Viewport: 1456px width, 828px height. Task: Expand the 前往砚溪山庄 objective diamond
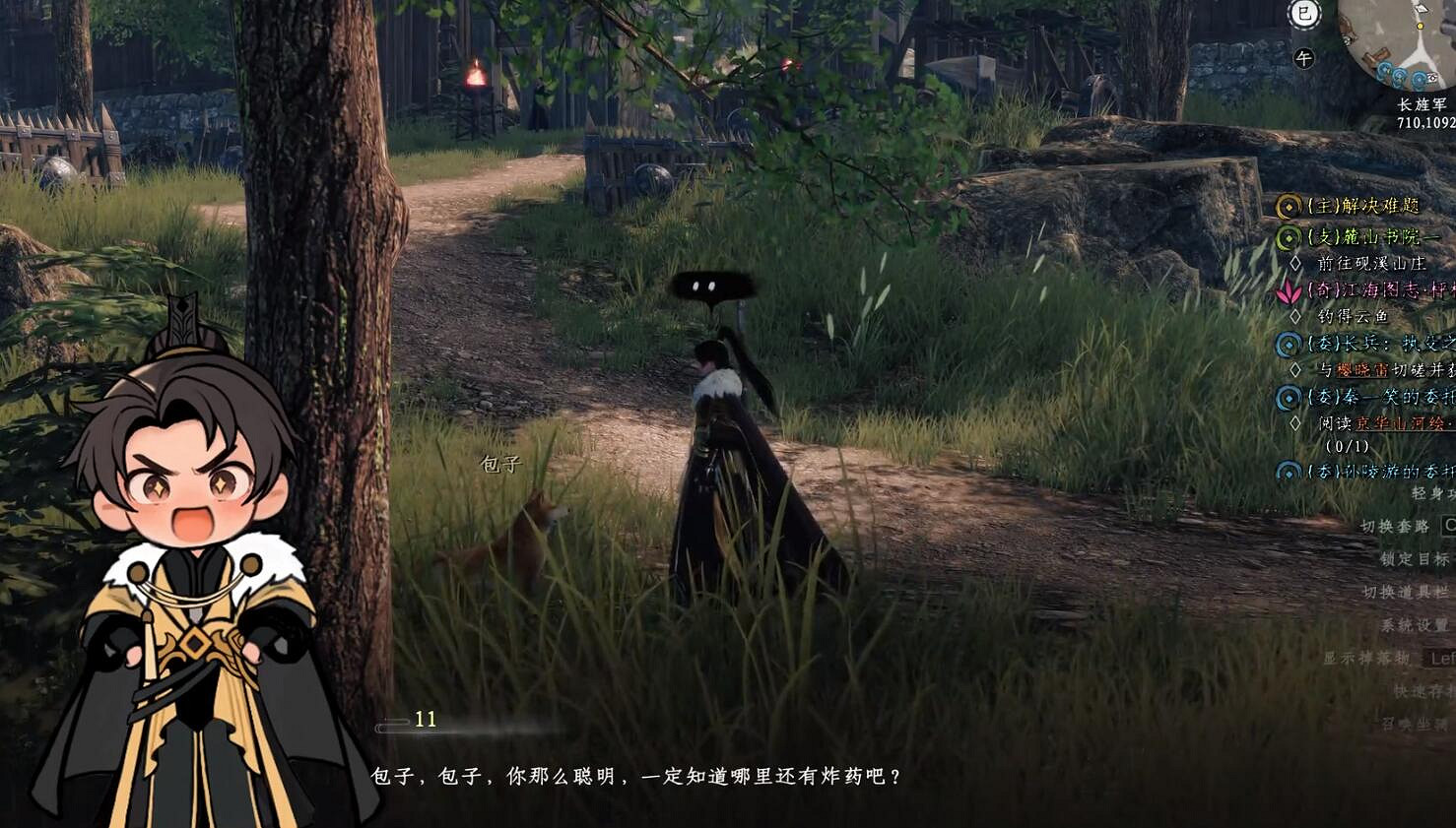[1294, 262]
